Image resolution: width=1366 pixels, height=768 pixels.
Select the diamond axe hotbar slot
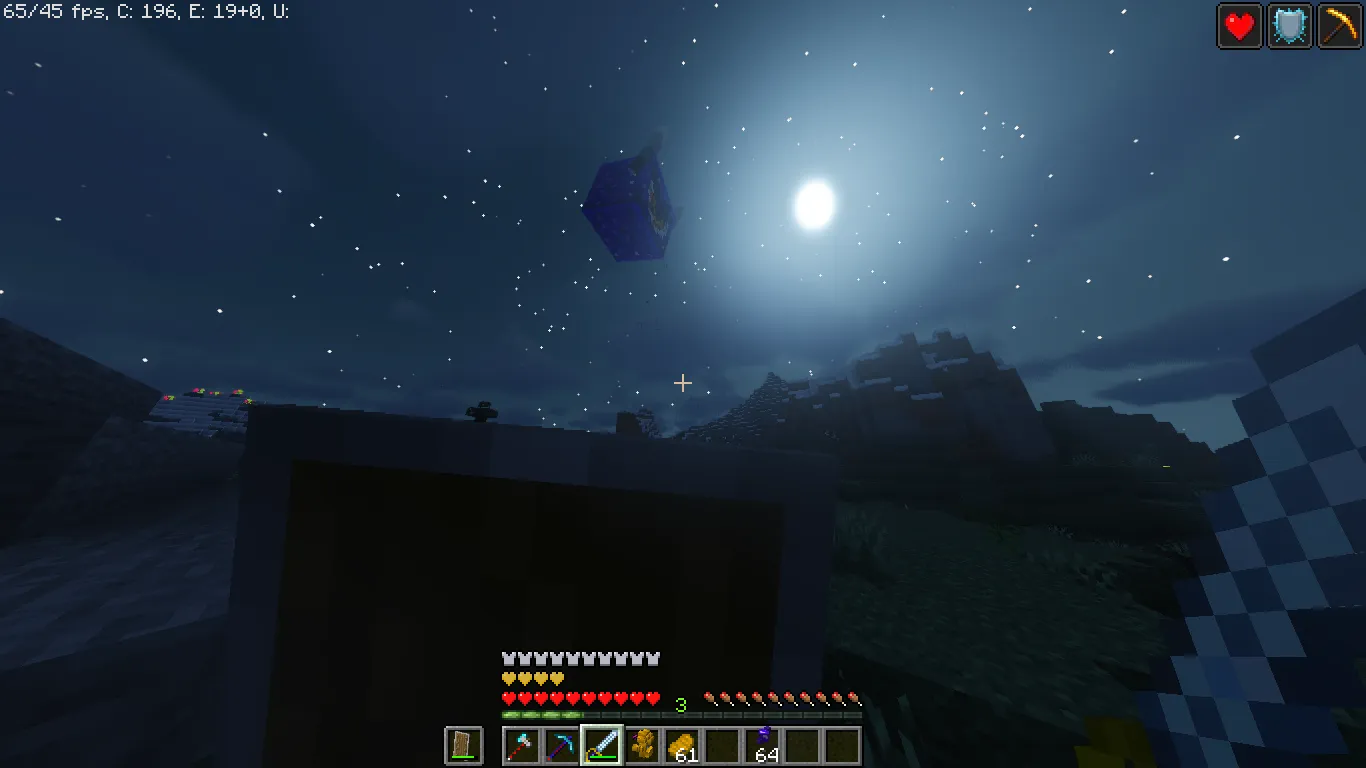coord(521,745)
